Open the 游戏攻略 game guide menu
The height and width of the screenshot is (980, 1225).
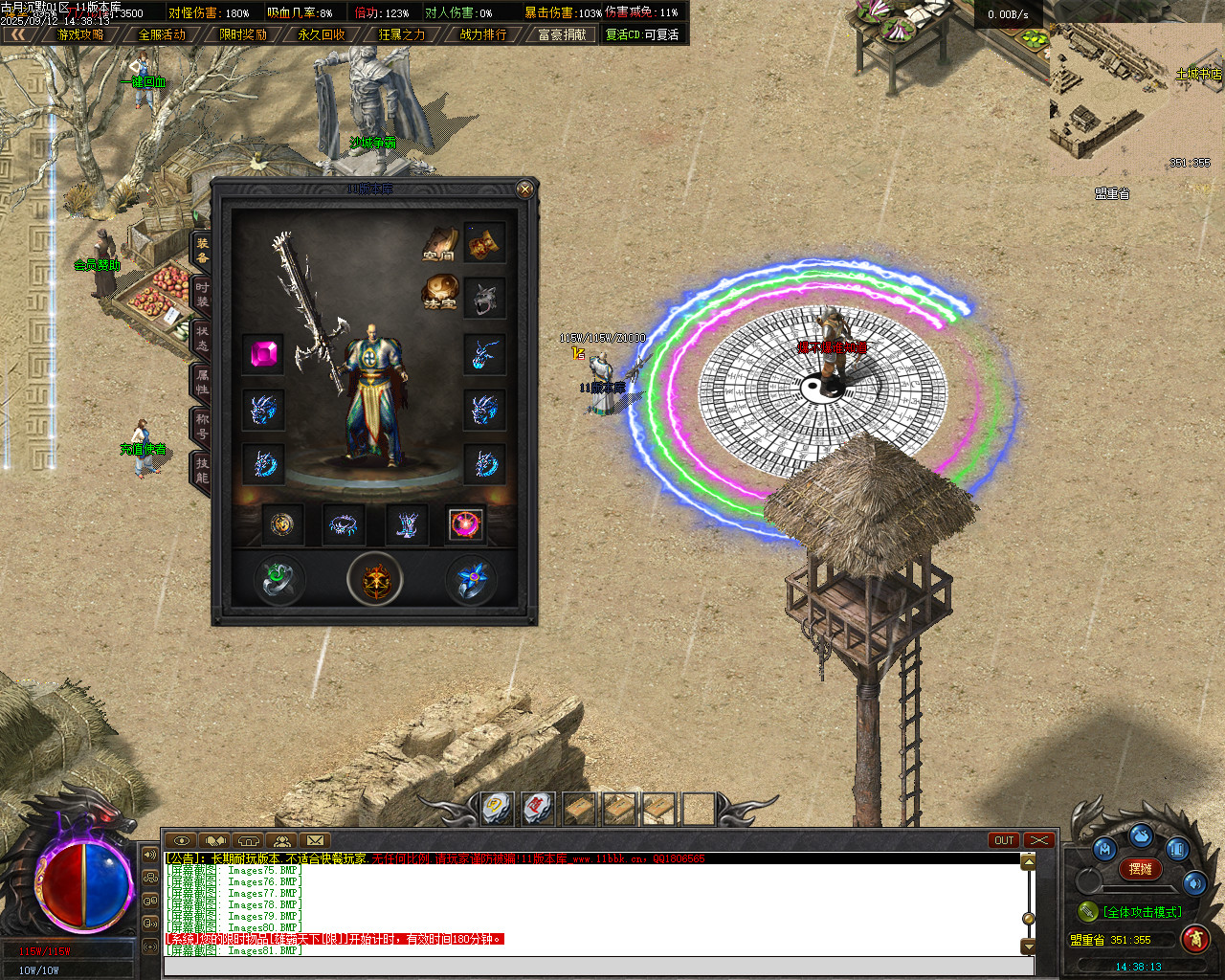[x=80, y=34]
